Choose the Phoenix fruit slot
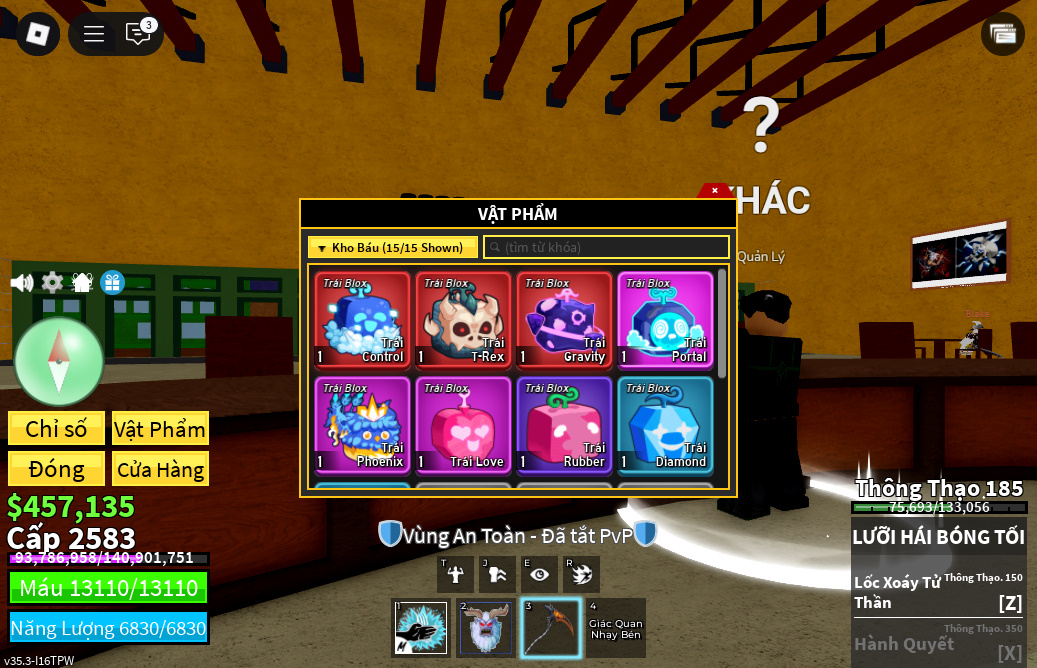 pyautogui.click(x=361, y=424)
